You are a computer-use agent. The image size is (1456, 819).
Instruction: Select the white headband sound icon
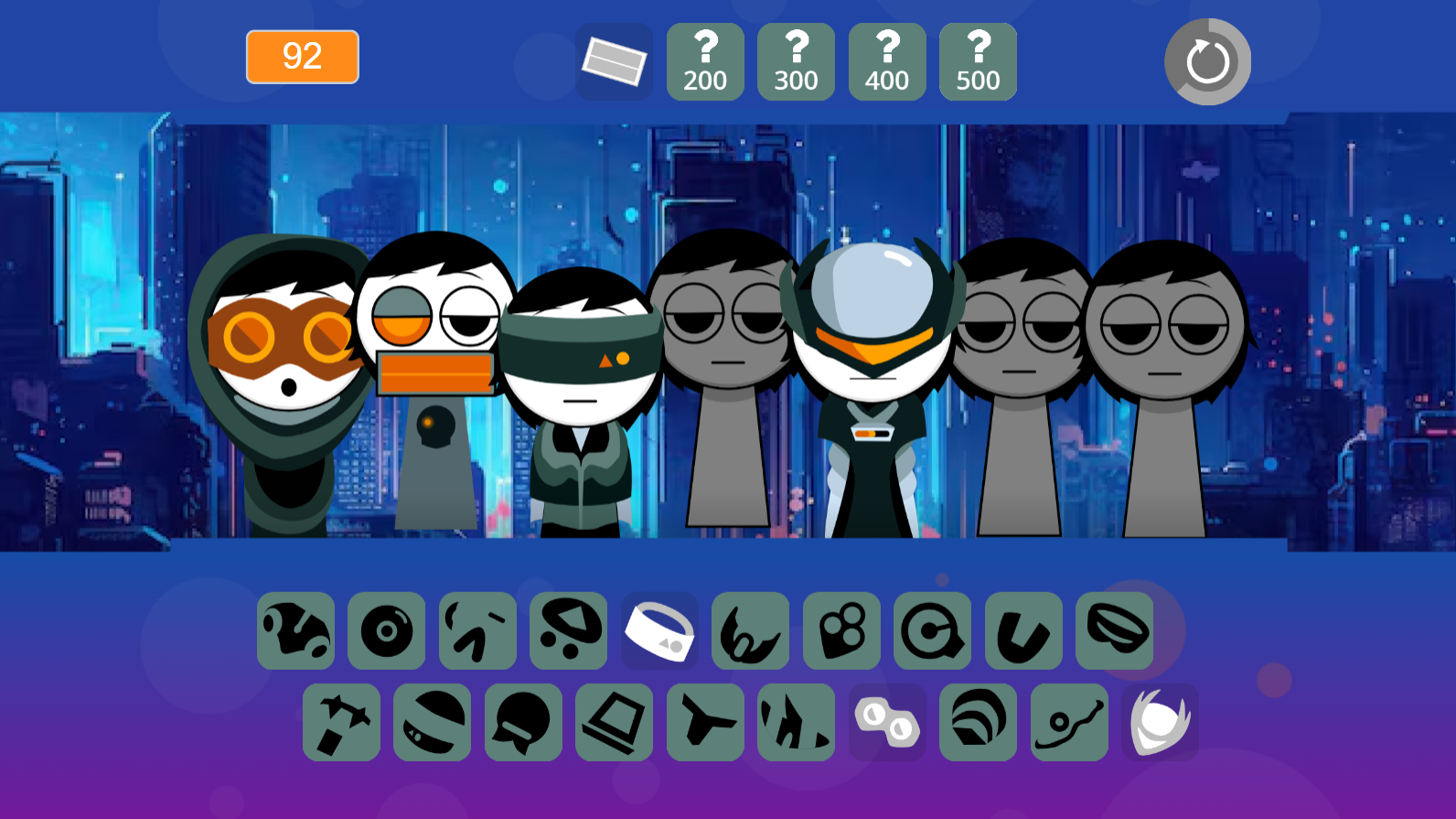[659, 630]
